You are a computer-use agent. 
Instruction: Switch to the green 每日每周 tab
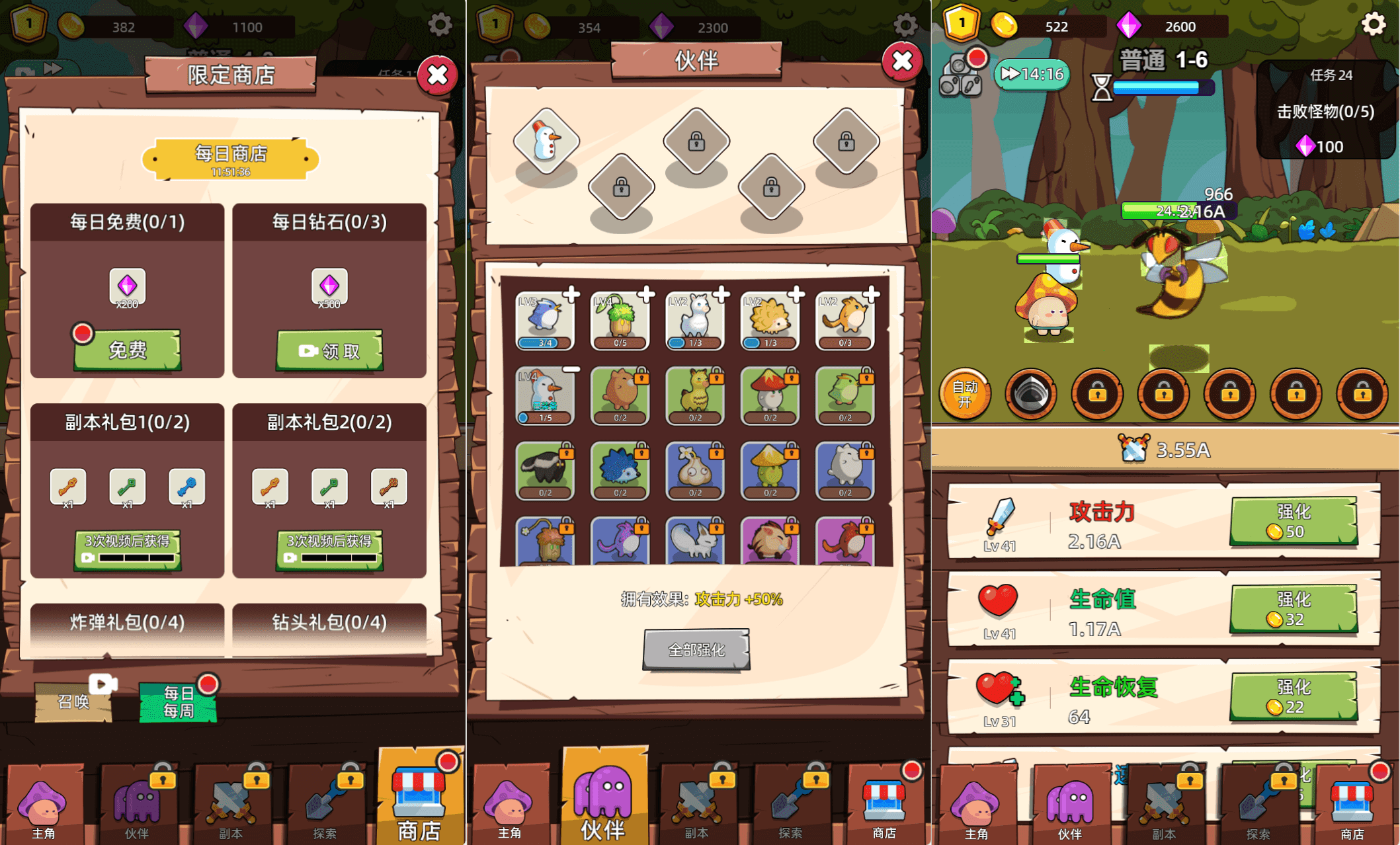178,702
